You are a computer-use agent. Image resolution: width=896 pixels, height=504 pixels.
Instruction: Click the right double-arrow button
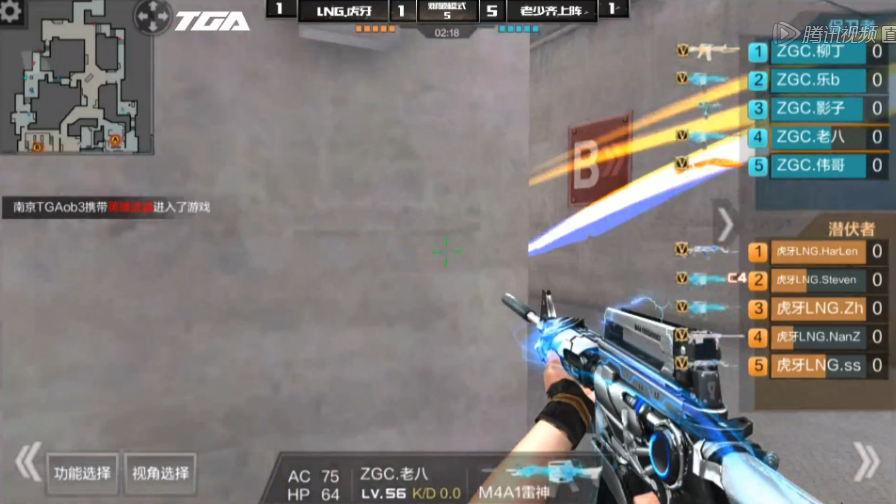click(866, 462)
